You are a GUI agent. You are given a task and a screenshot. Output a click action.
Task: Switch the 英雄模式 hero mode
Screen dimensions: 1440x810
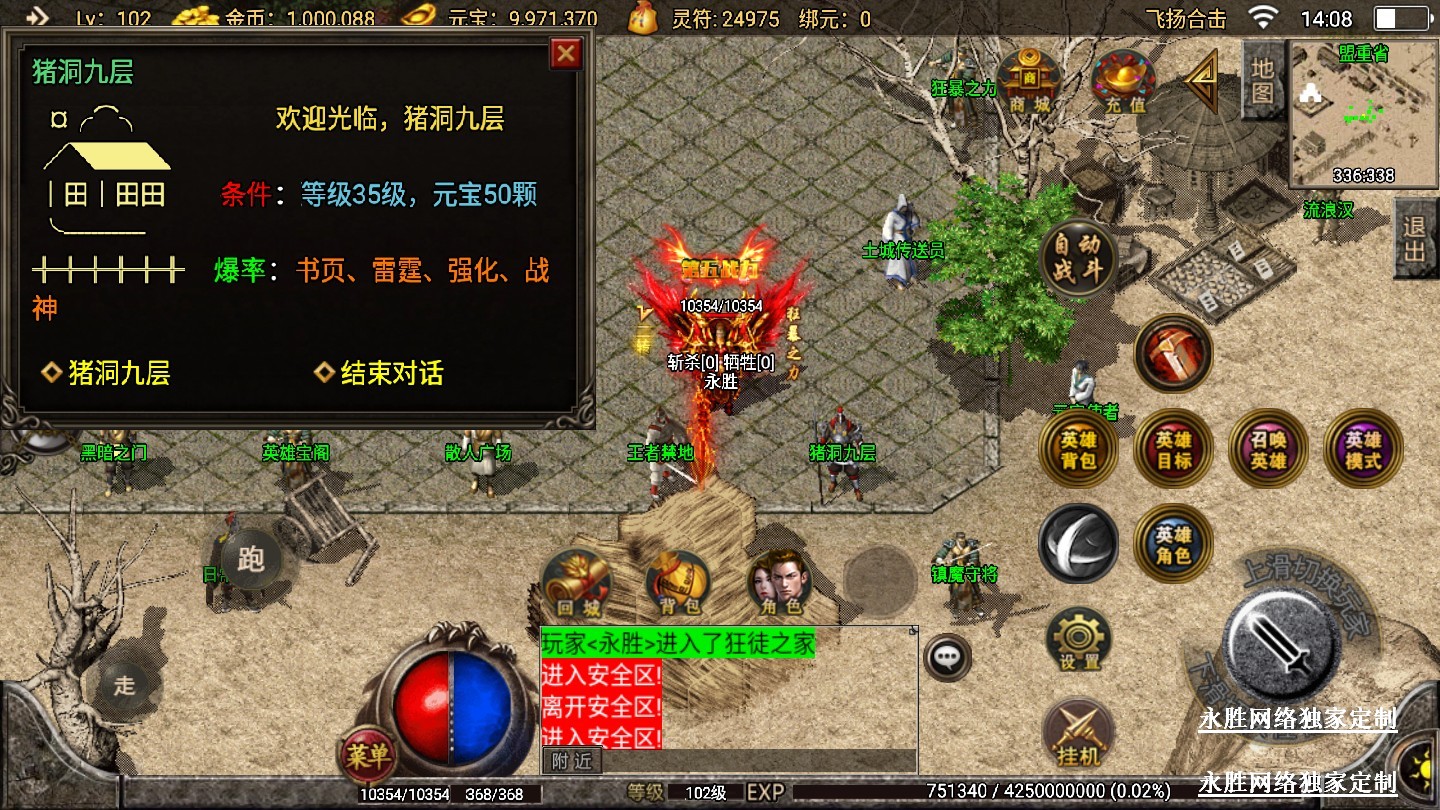[x=1363, y=449]
